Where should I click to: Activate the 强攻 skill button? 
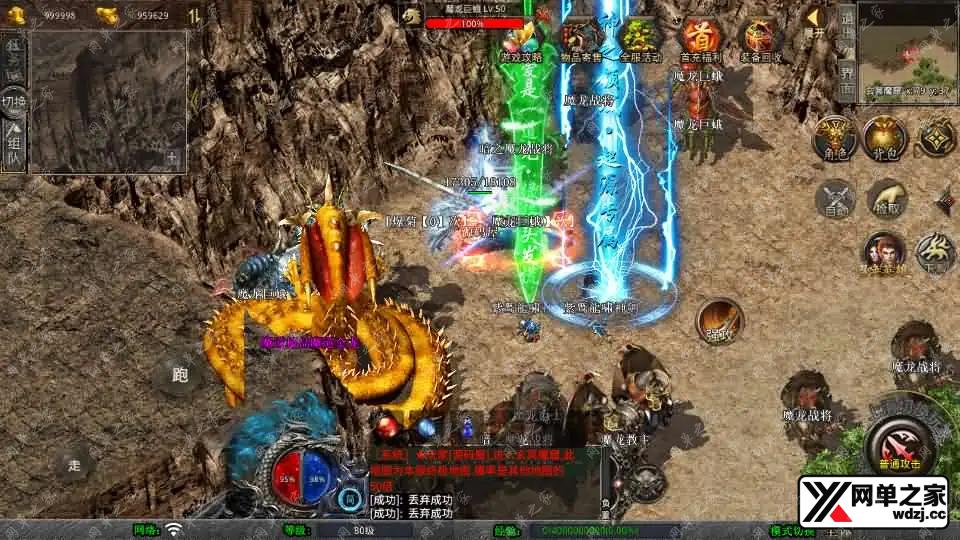click(x=720, y=320)
